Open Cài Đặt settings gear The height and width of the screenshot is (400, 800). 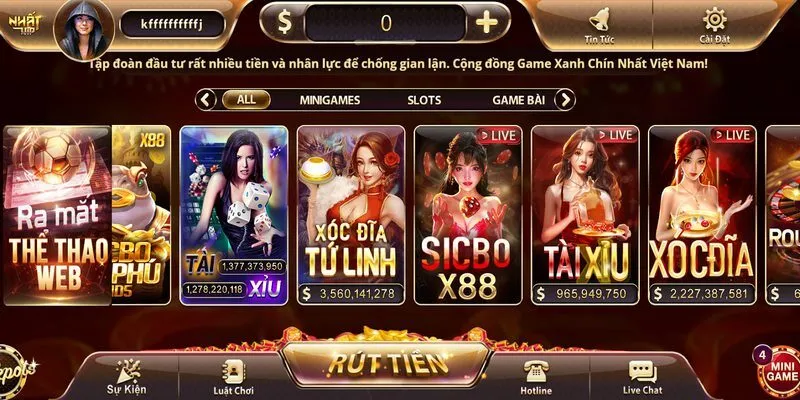pos(714,24)
